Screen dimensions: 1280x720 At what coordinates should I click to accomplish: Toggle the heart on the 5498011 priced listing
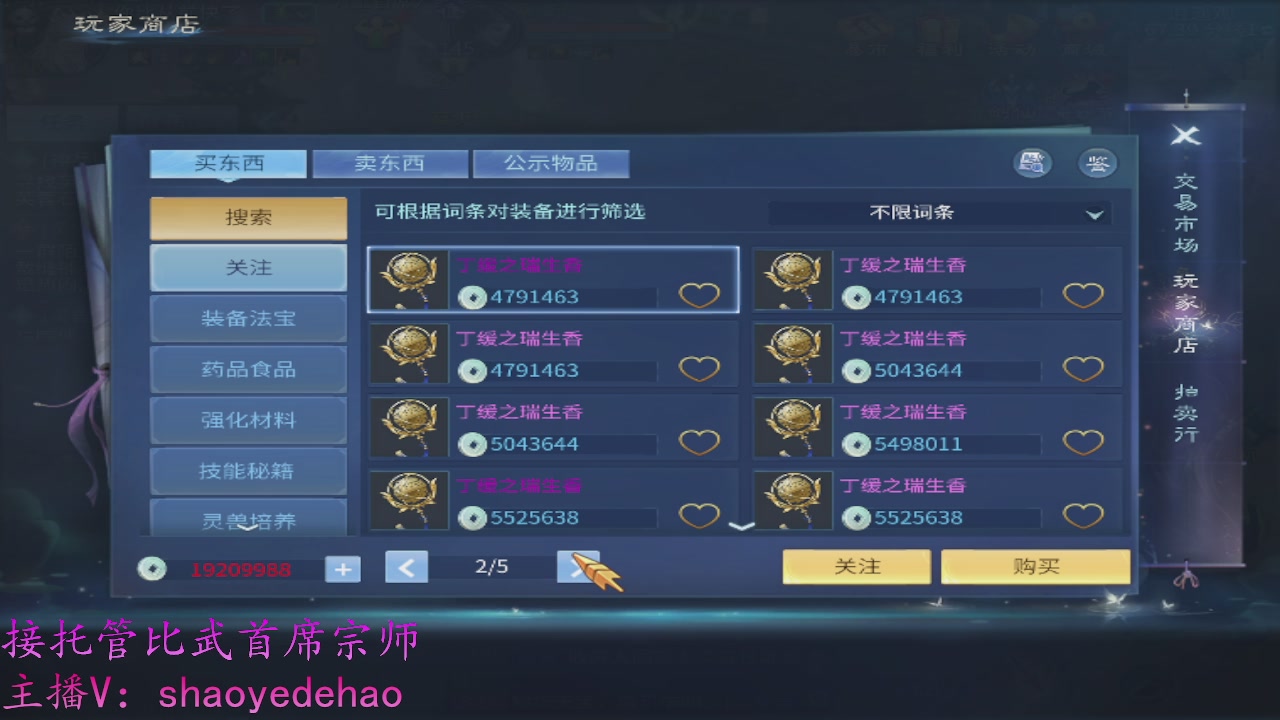pyautogui.click(x=1084, y=442)
